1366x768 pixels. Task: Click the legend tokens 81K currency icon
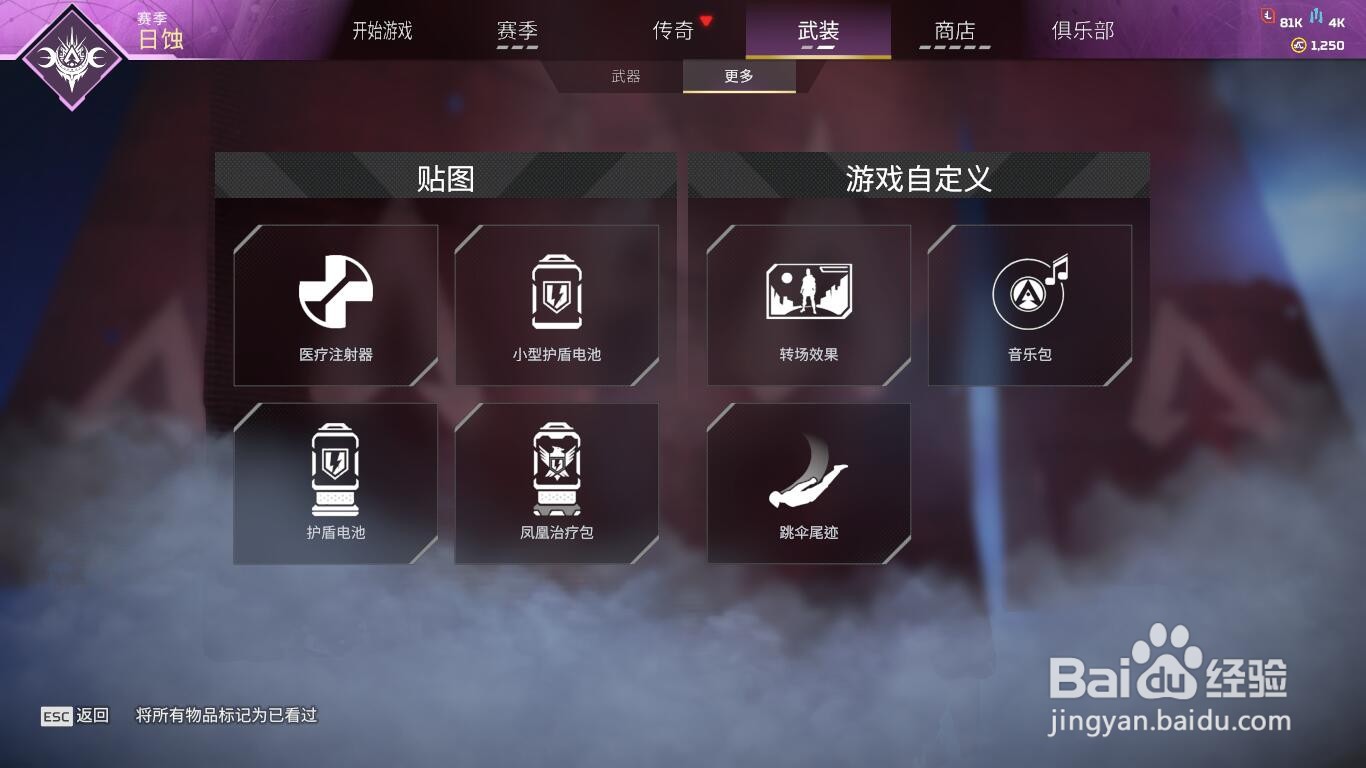(1268, 15)
